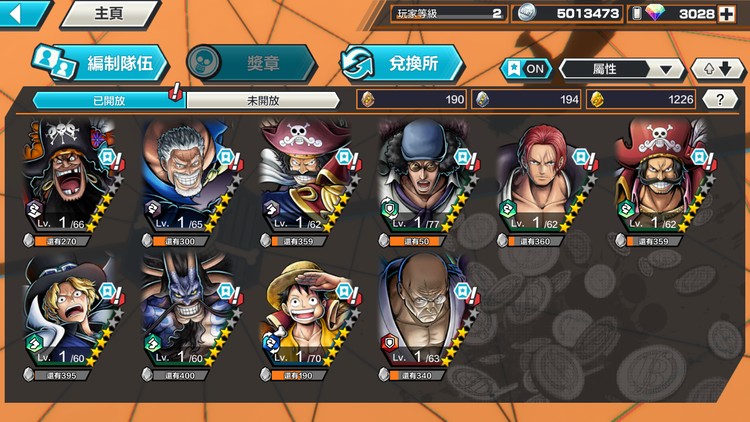Open the 獎章 medals section
Image resolution: width=750 pixels, height=422 pixels.
tap(250, 62)
